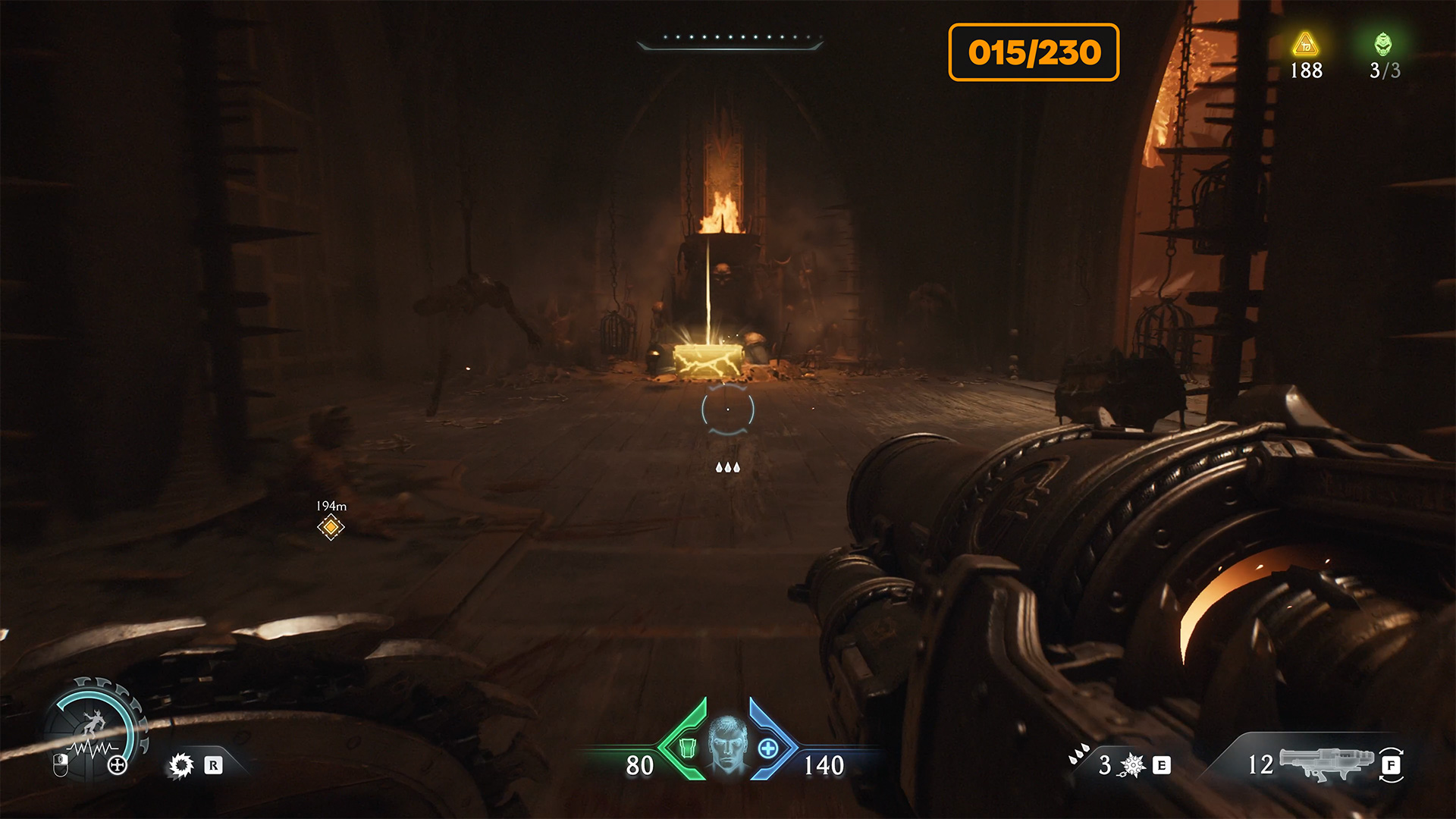Click the Slayer face portrait
Image resolution: width=1456 pixels, height=819 pixels.
point(727,746)
